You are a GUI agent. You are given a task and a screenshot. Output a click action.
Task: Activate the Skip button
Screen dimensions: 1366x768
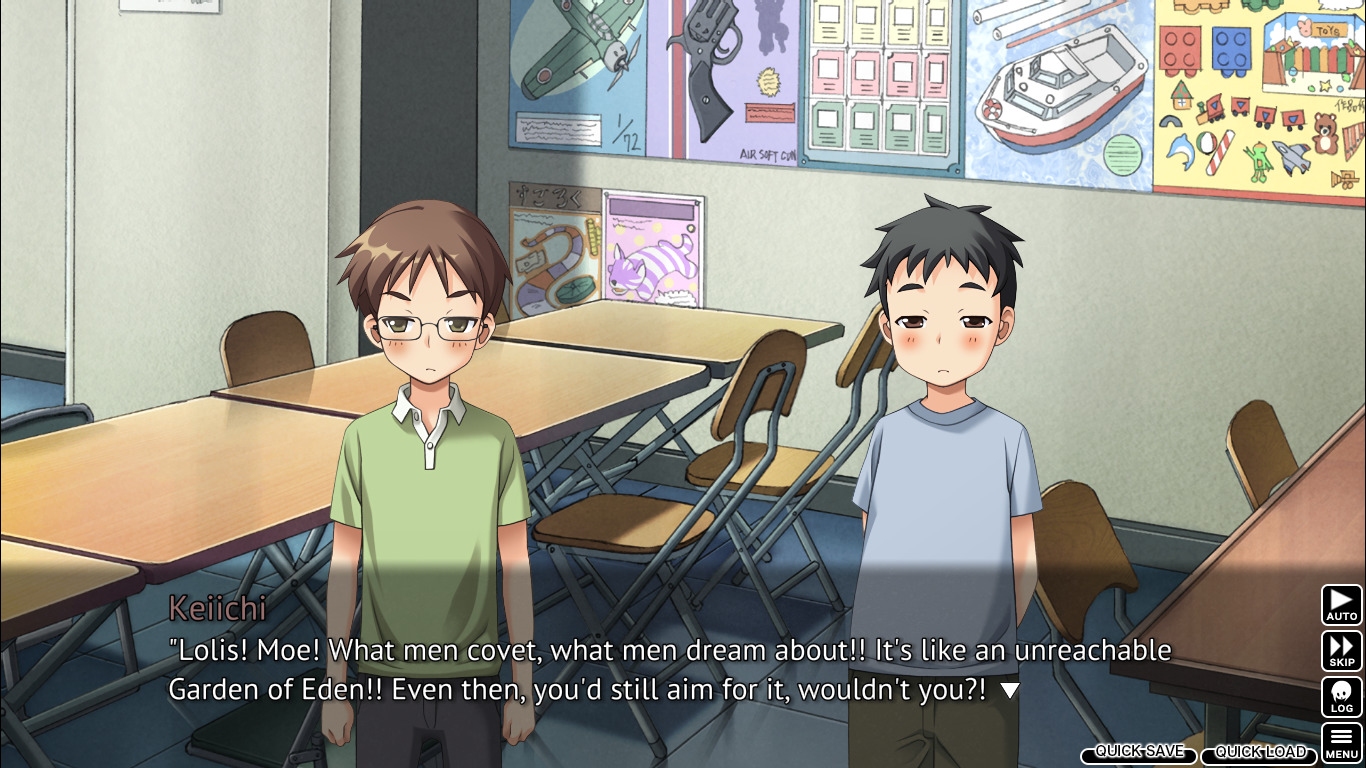pyautogui.click(x=1341, y=651)
